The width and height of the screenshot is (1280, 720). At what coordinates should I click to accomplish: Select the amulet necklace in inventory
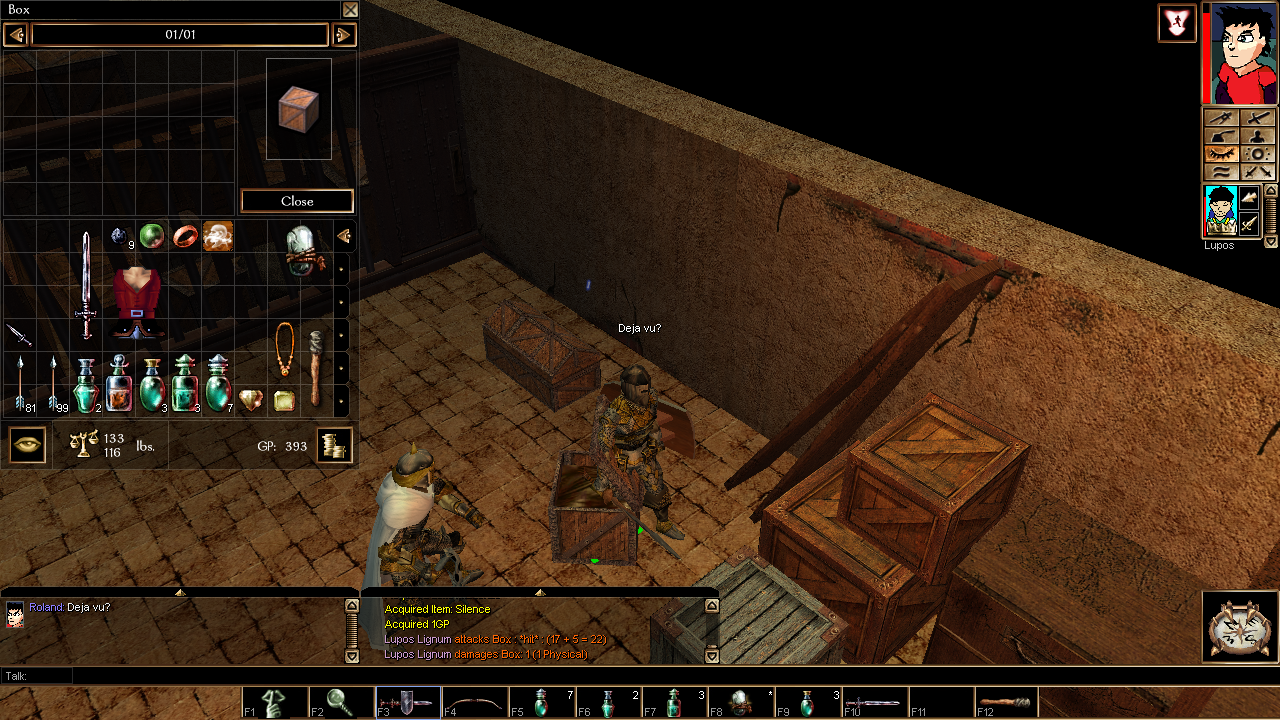285,349
